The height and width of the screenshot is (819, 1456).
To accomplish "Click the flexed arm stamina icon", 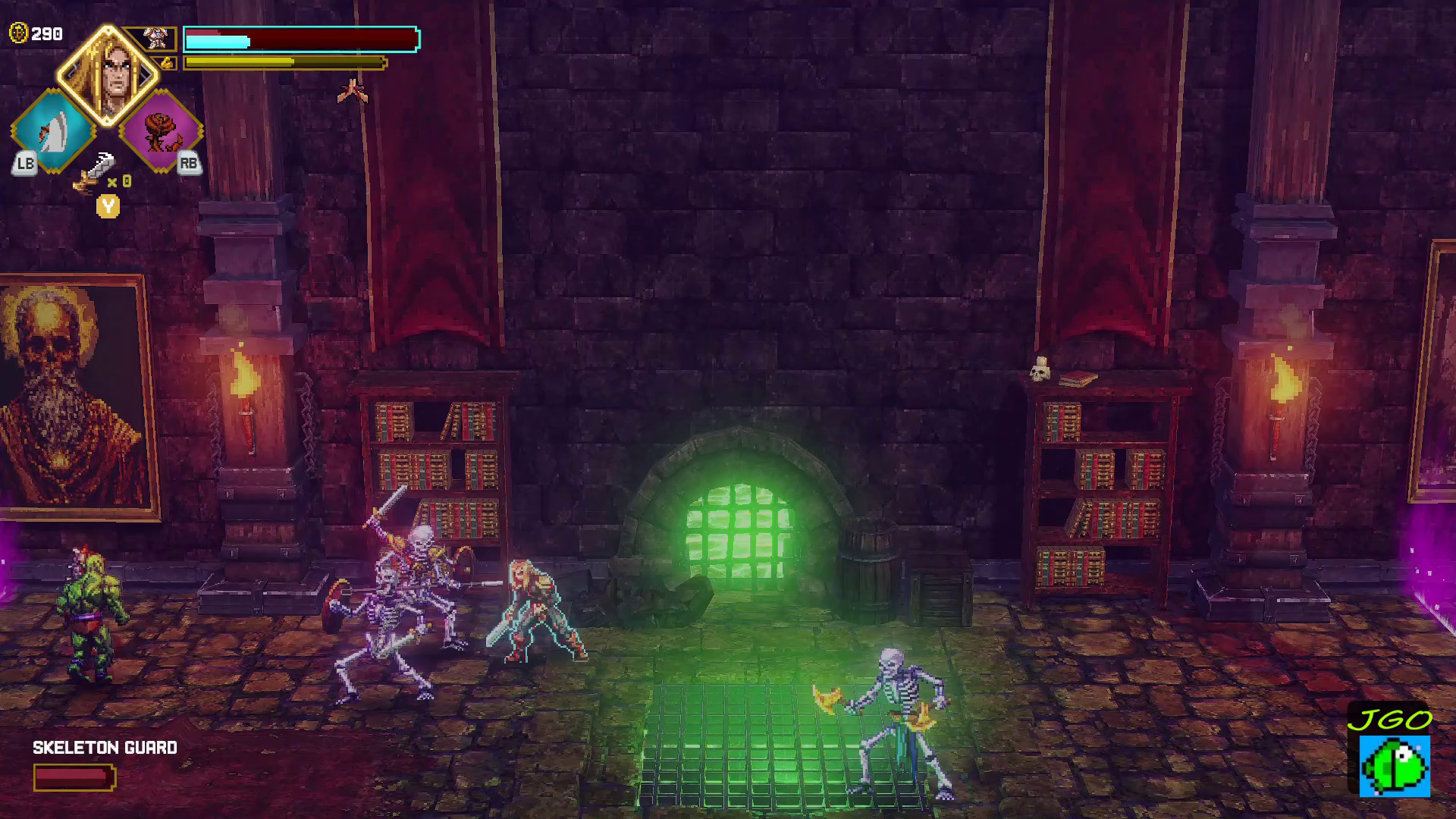I will click(166, 63).
